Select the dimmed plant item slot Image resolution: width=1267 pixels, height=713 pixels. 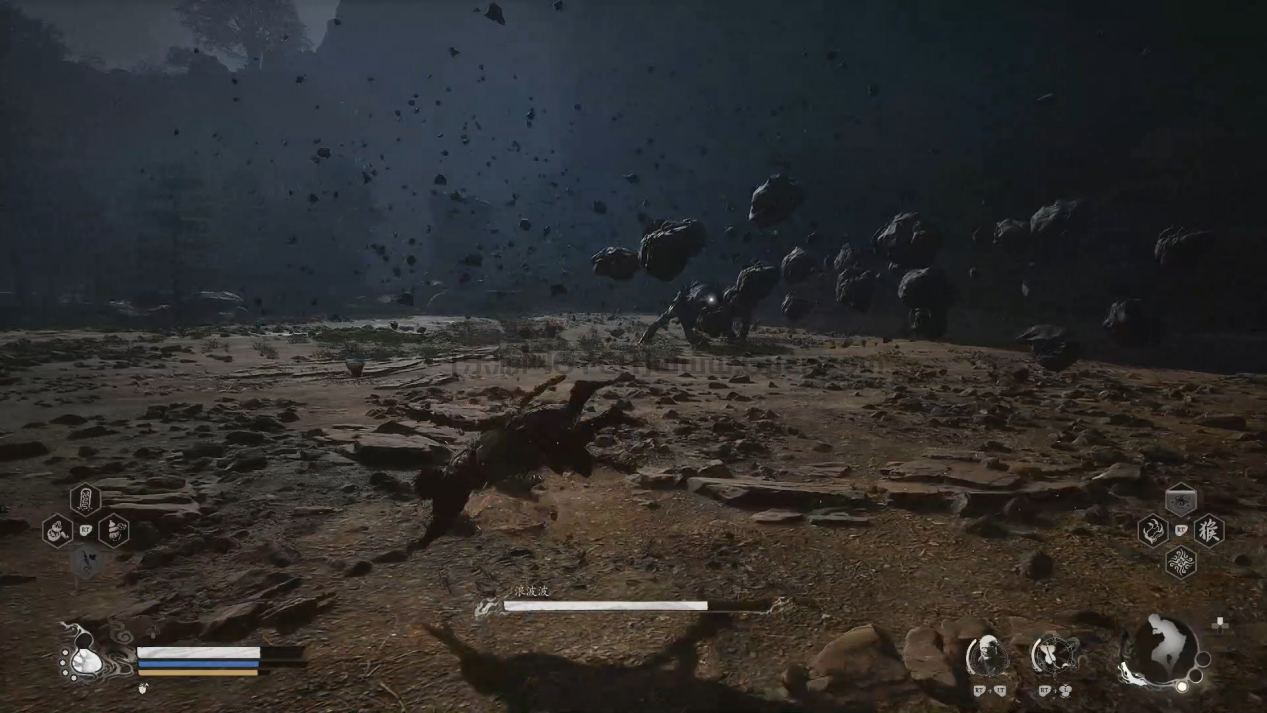click(x=85, y=563)
